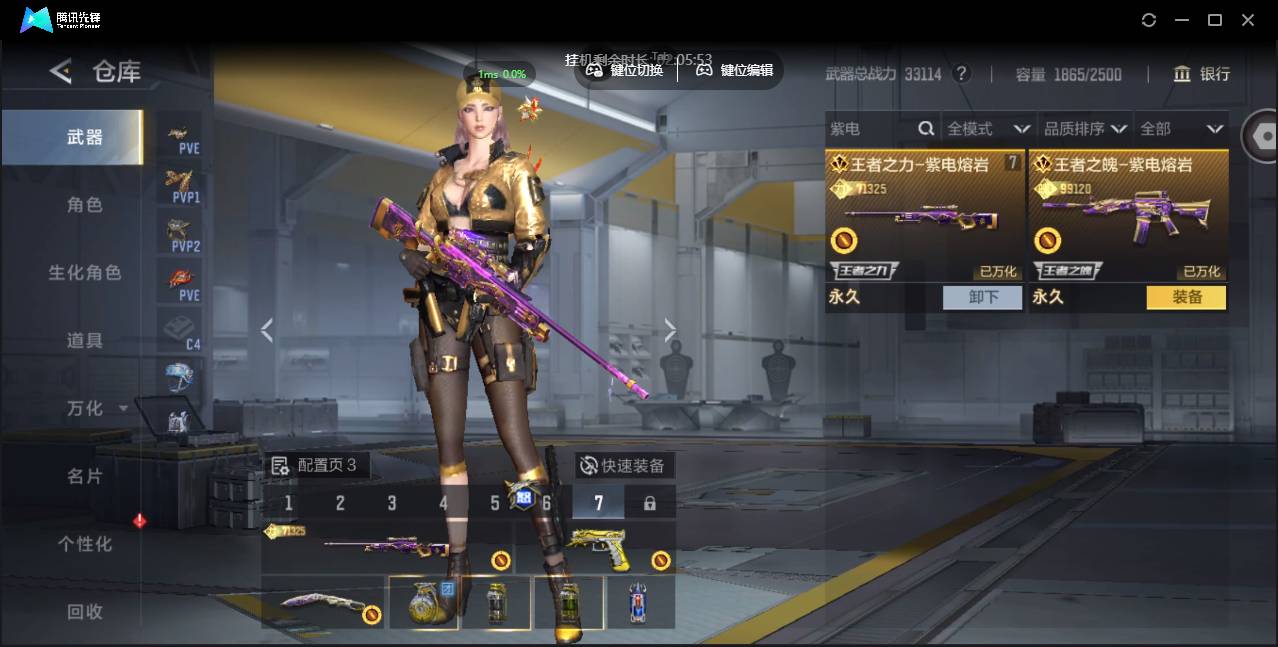Select the 道具 items category
1278x647 pixels.
85,341
